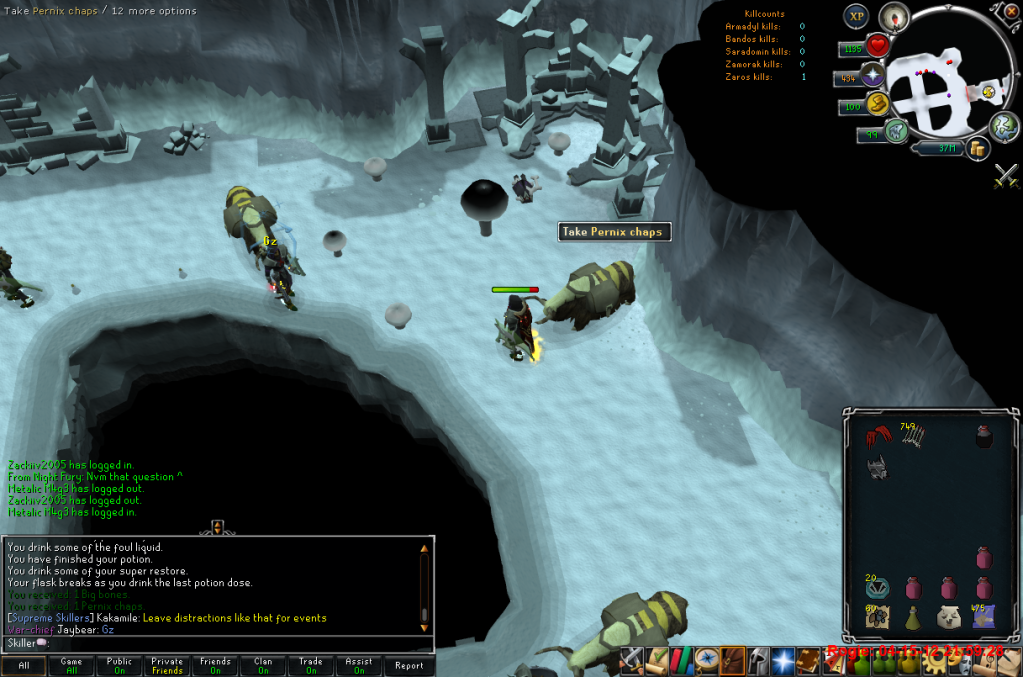Image resolution: width=1023 pixels, height=677 pixels.
Task: Open the XP counter button
Action: point(856,16)
